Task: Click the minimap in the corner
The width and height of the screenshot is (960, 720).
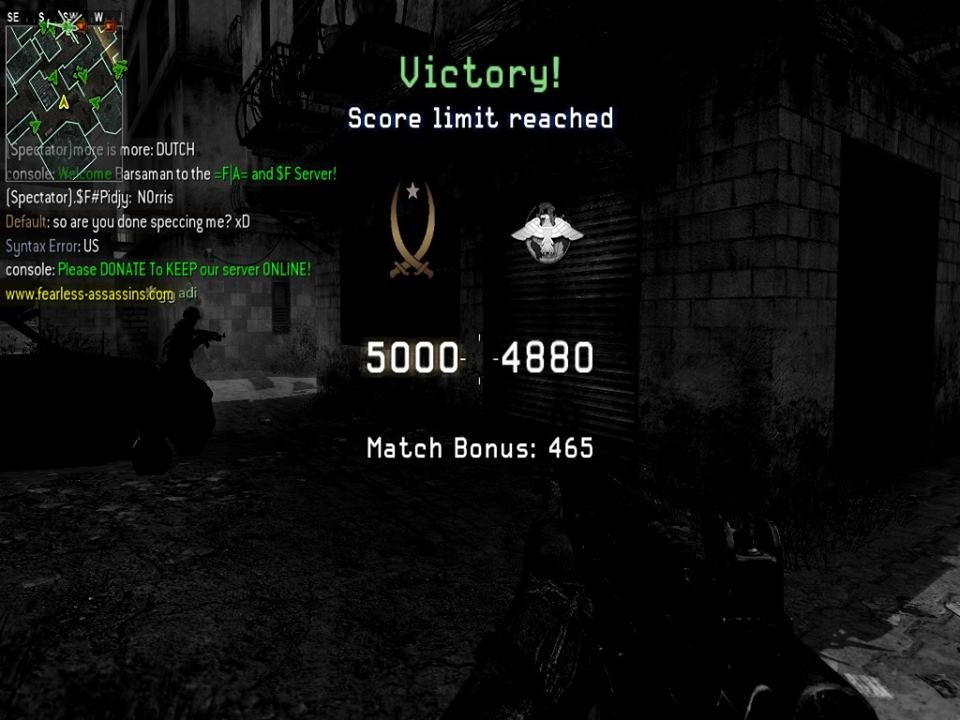Action: (x=65, y=82)
